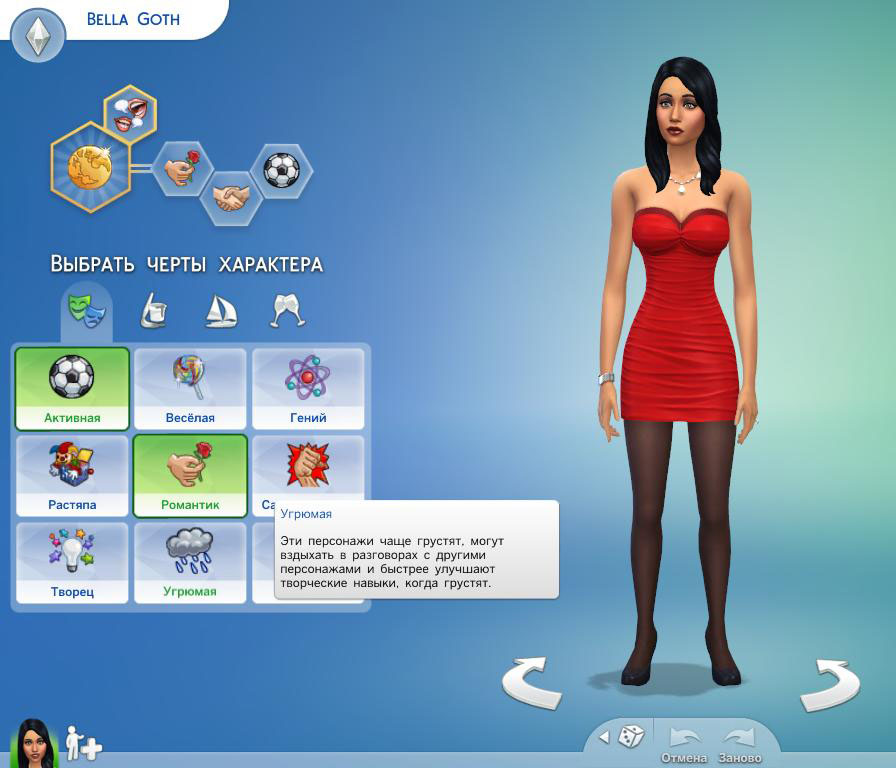Image resolution: width=896 pixels, height=768 pixels.
Task: Choose the Творец trait tile
Action: click(72, 563)
